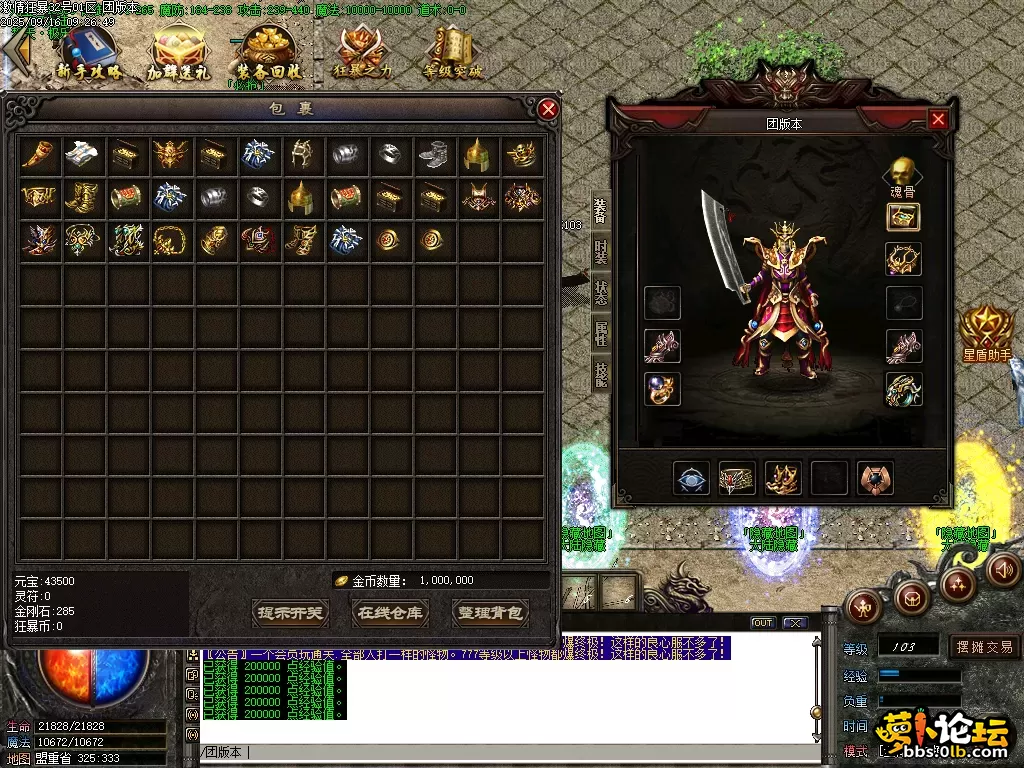Click the OUT button above chat

coord(763,623)
